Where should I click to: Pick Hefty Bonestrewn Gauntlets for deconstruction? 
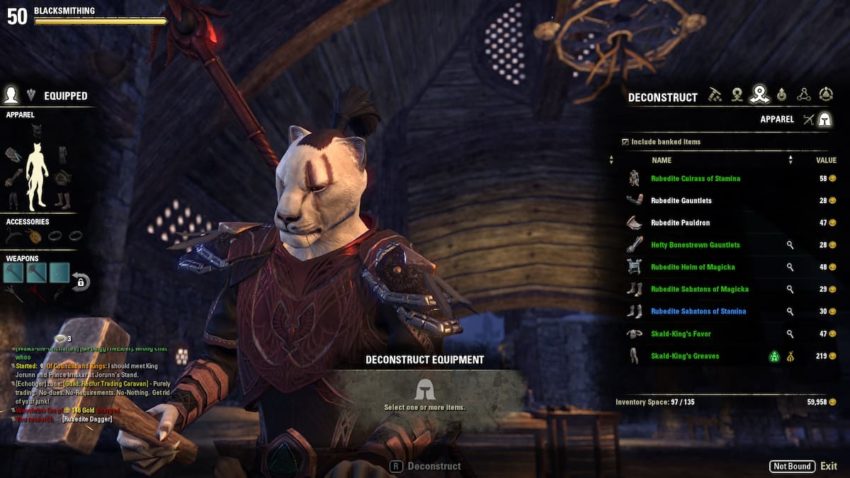[693, 245]
